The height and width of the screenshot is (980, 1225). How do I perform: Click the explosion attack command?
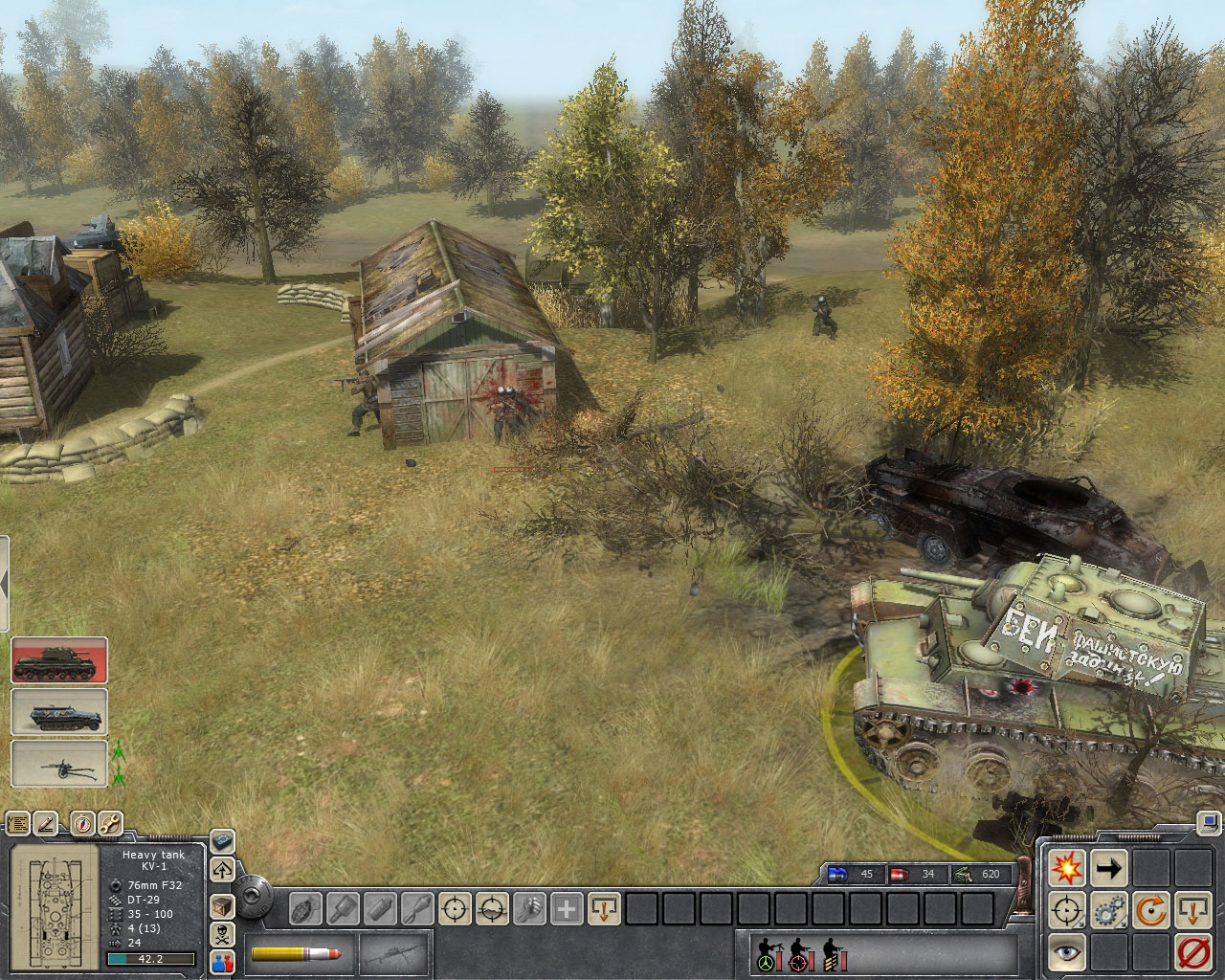tap(1066, 868)
